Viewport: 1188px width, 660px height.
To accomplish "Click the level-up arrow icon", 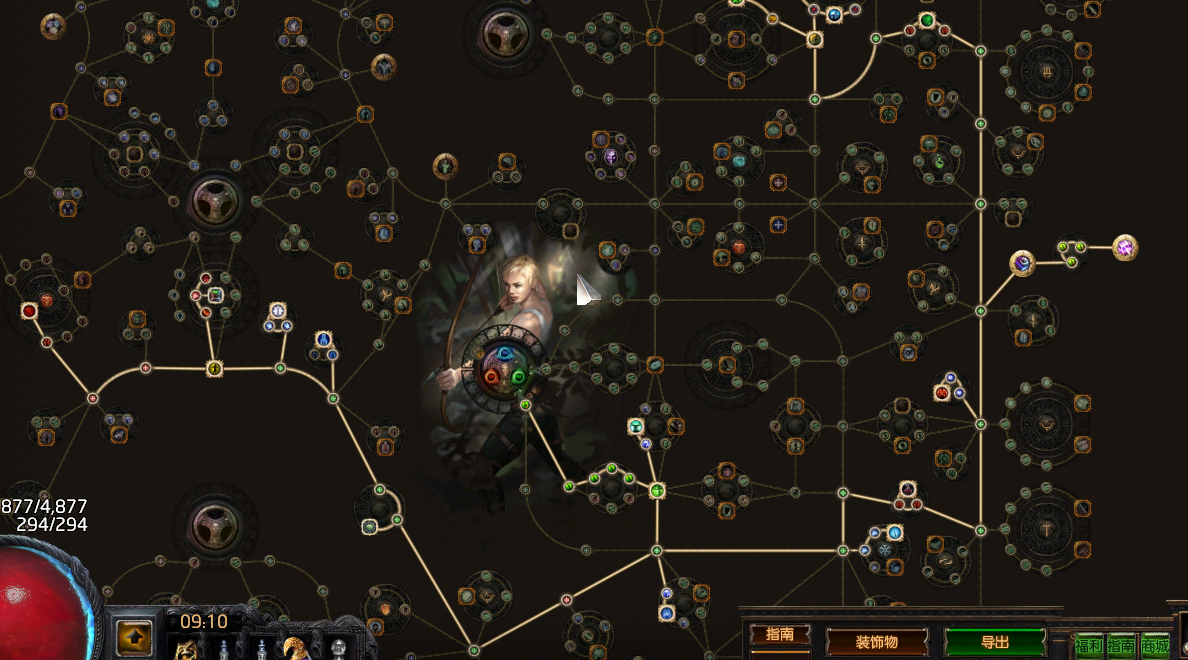I will click(x=135, y=634).
